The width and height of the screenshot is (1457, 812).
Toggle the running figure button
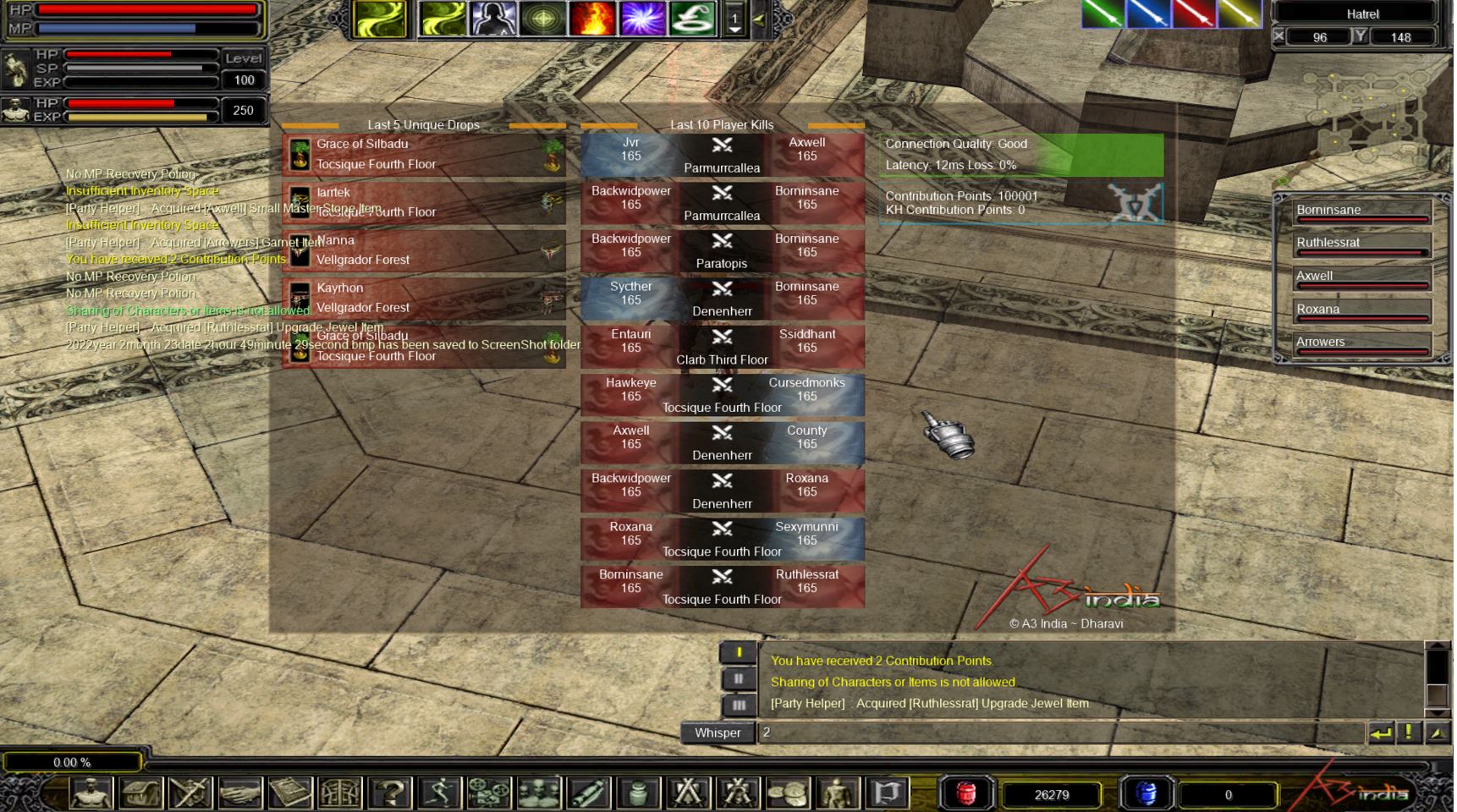pyautogui.click(x=440, y=793)
